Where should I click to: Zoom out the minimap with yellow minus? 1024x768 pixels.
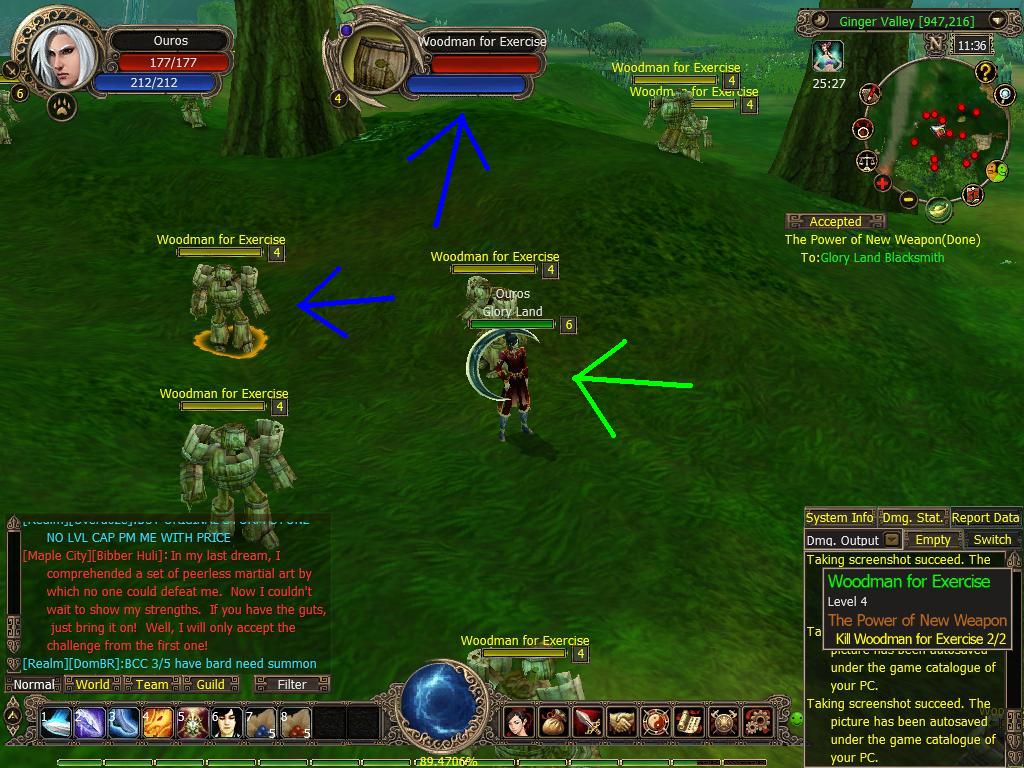[908, 199]
